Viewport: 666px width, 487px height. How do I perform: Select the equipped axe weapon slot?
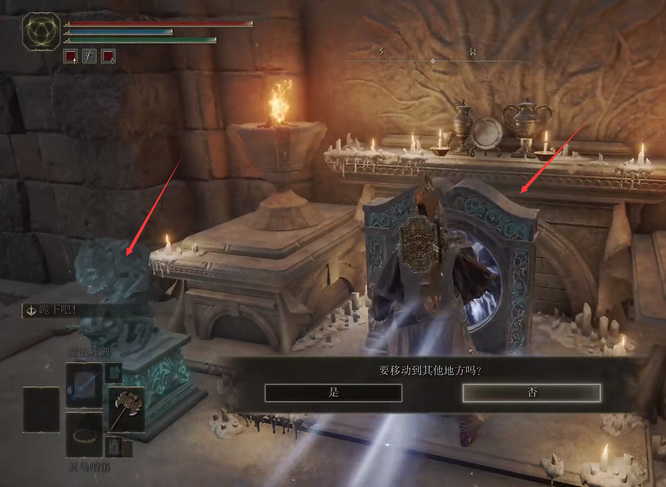click(x=126, y=410)
